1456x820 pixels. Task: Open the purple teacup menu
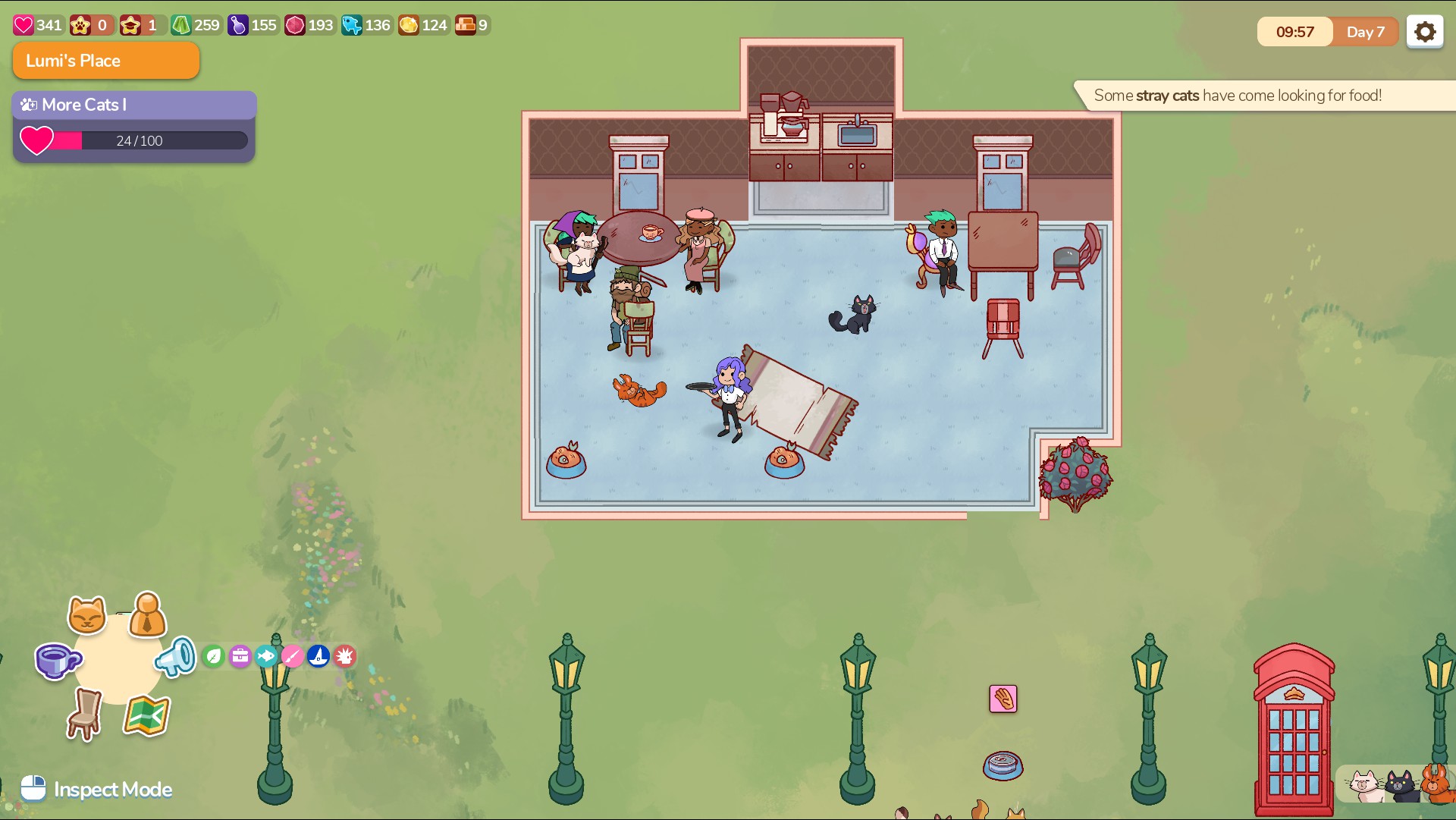(57, 661)
